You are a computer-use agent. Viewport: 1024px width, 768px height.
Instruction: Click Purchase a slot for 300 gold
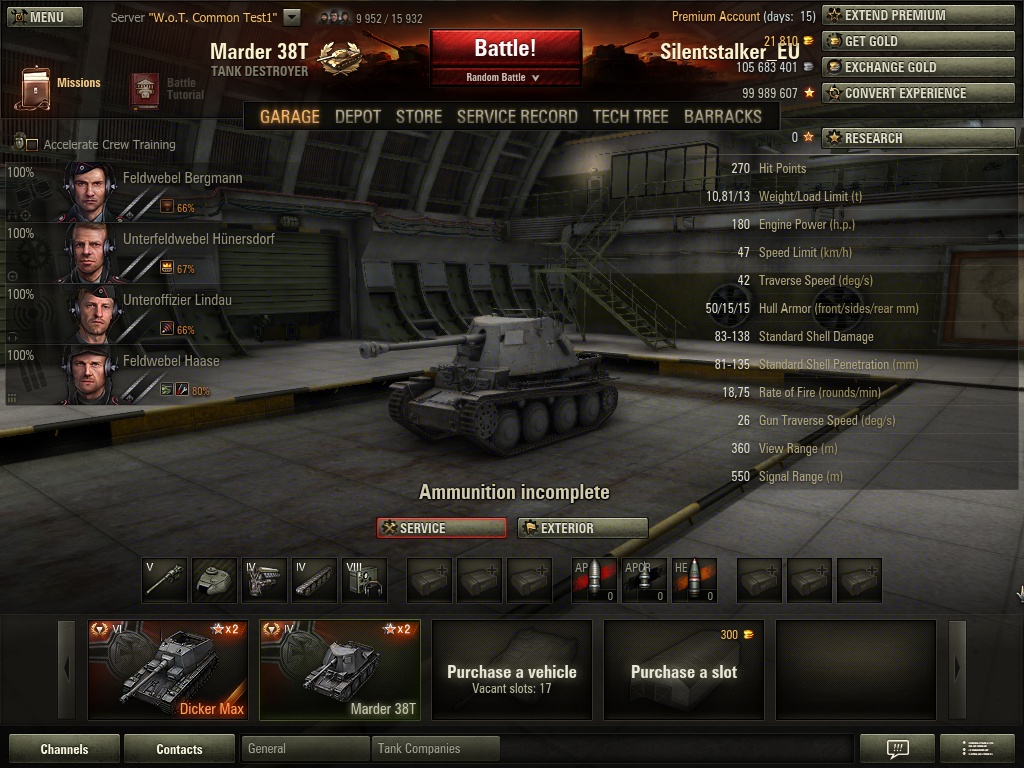pyautogui.click(x=683, y=669)
